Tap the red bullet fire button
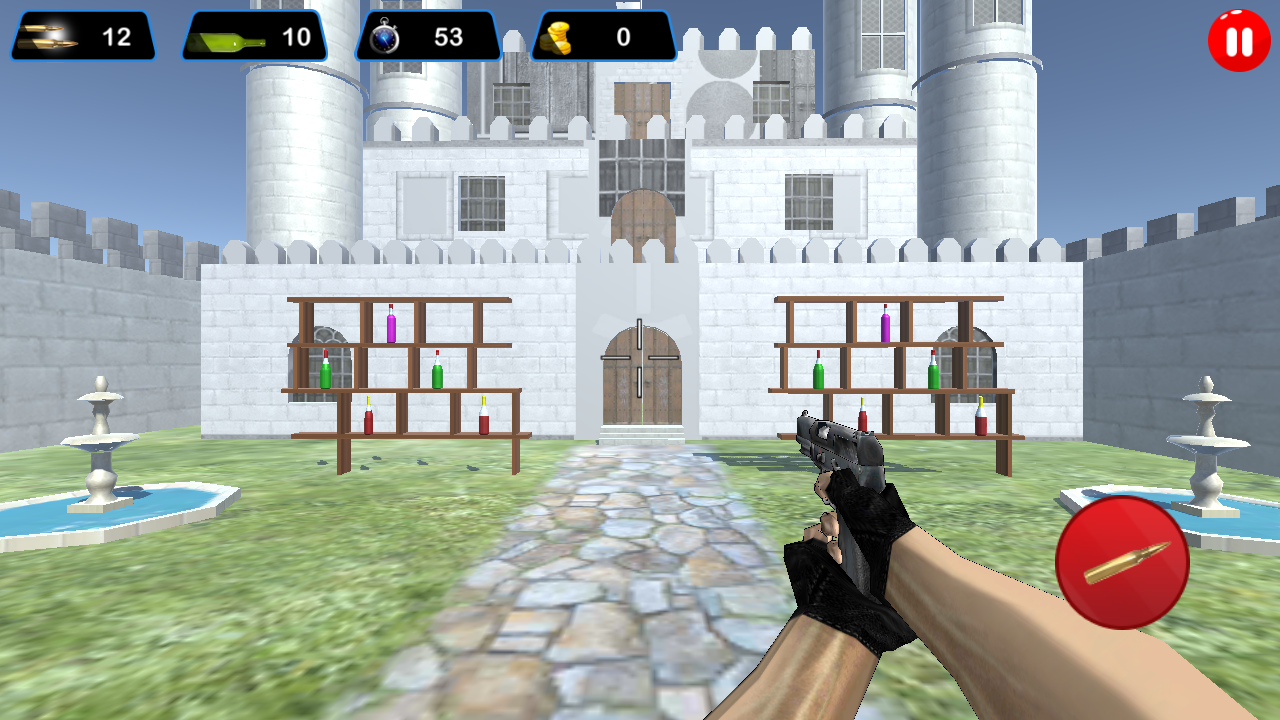Screen dimensions: 1280x720 coord(1122,562)
